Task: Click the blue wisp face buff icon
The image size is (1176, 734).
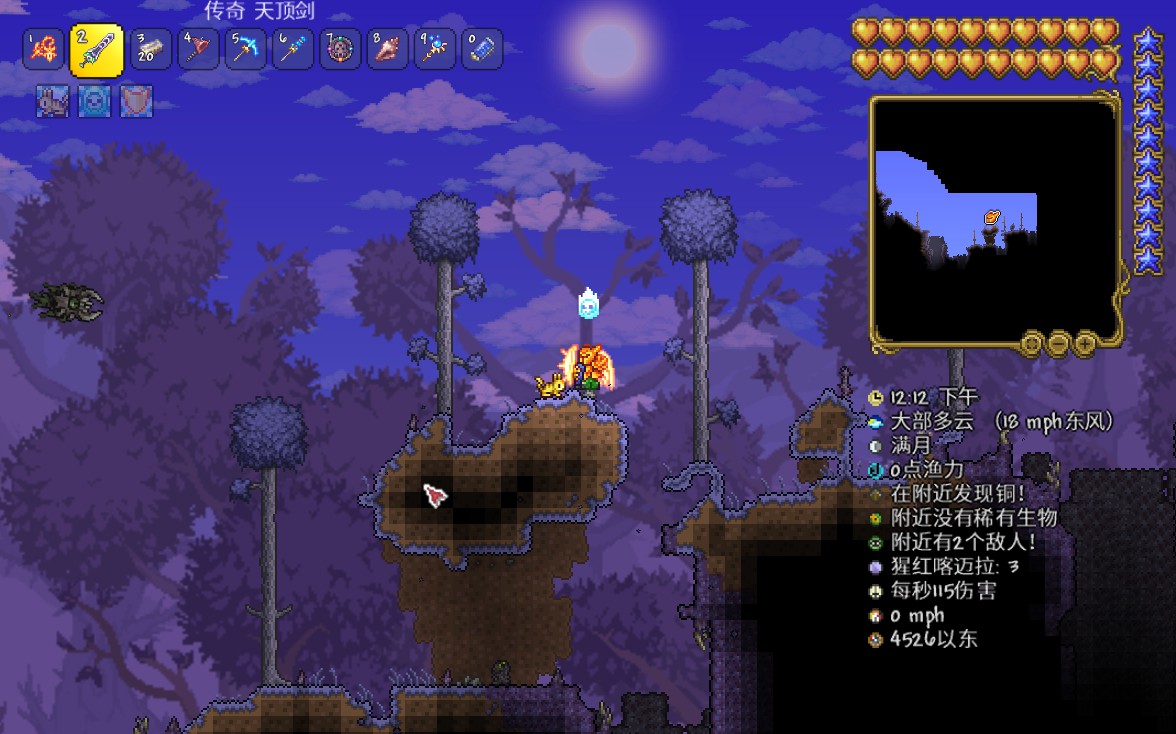Action: pos(94,101)
